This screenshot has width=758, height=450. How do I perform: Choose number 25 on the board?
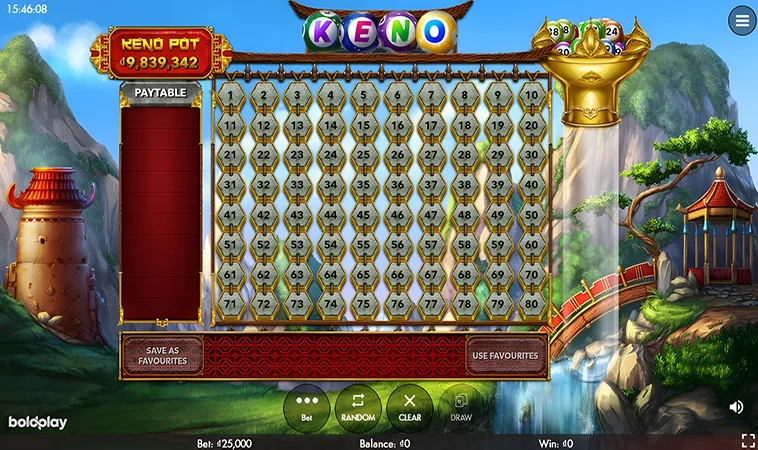point(365,156)
